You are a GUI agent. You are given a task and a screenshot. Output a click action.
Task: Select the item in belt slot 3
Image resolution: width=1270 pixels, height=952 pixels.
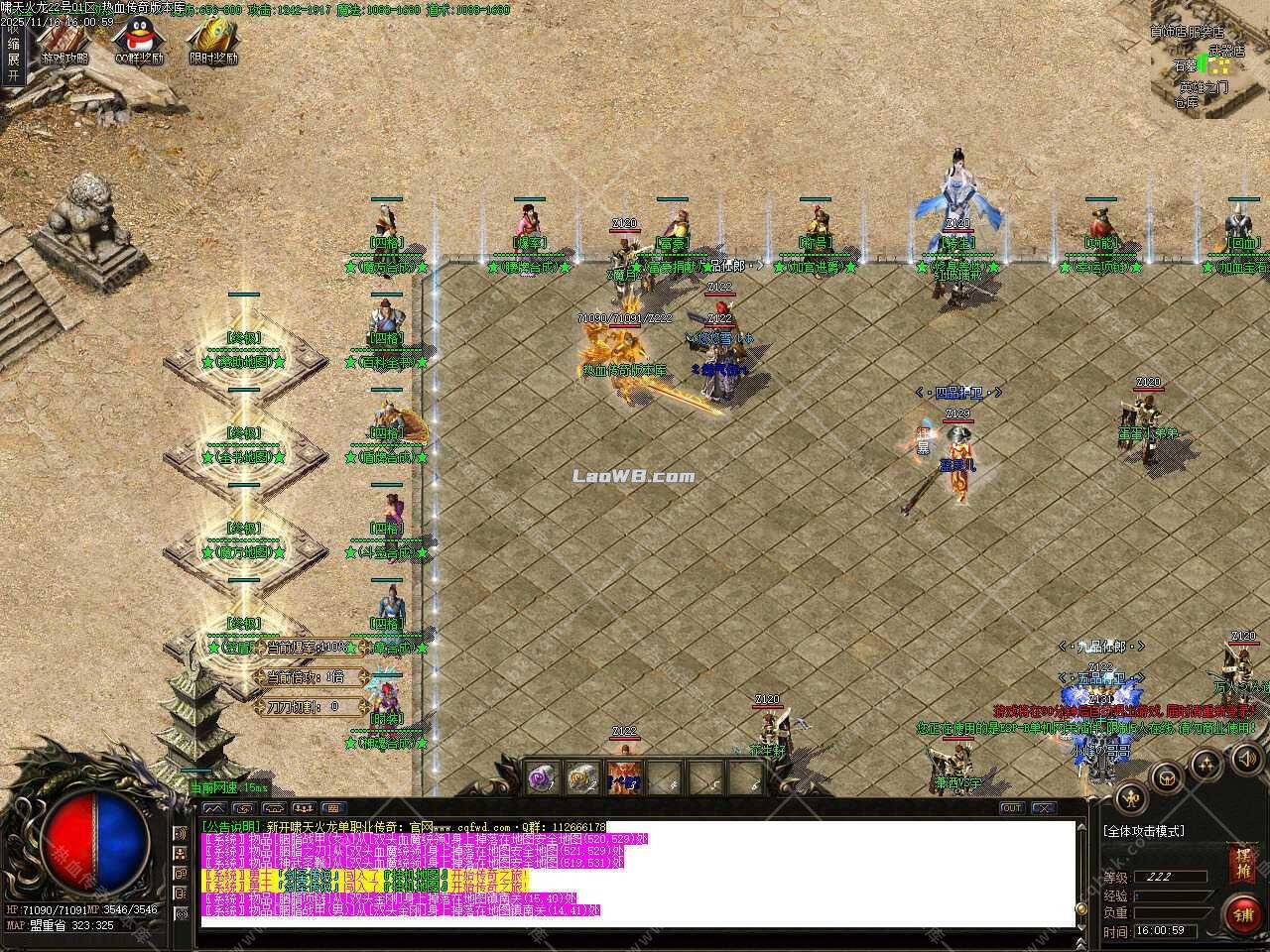[x=625, y=778]
